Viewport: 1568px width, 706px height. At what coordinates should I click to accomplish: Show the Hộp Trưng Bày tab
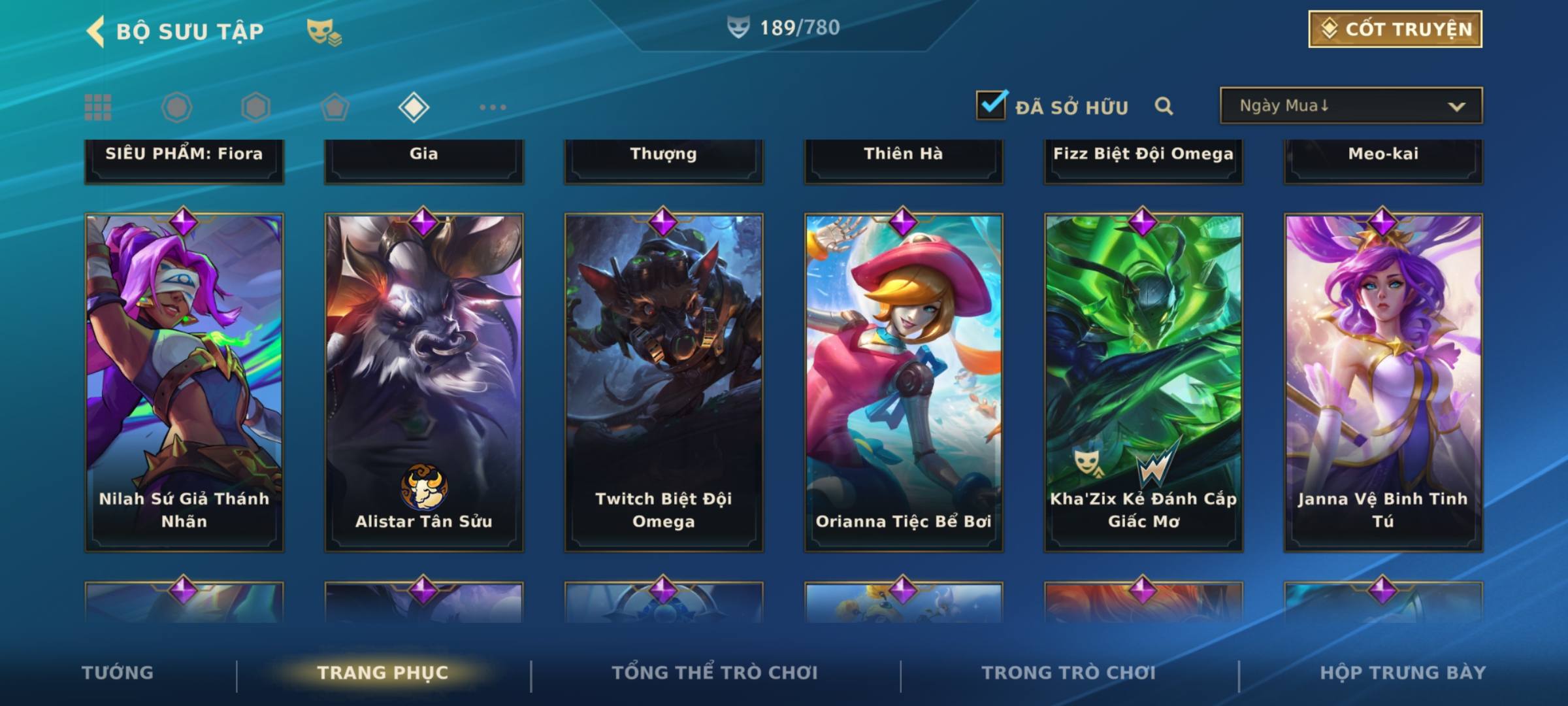pos(1403,673)
